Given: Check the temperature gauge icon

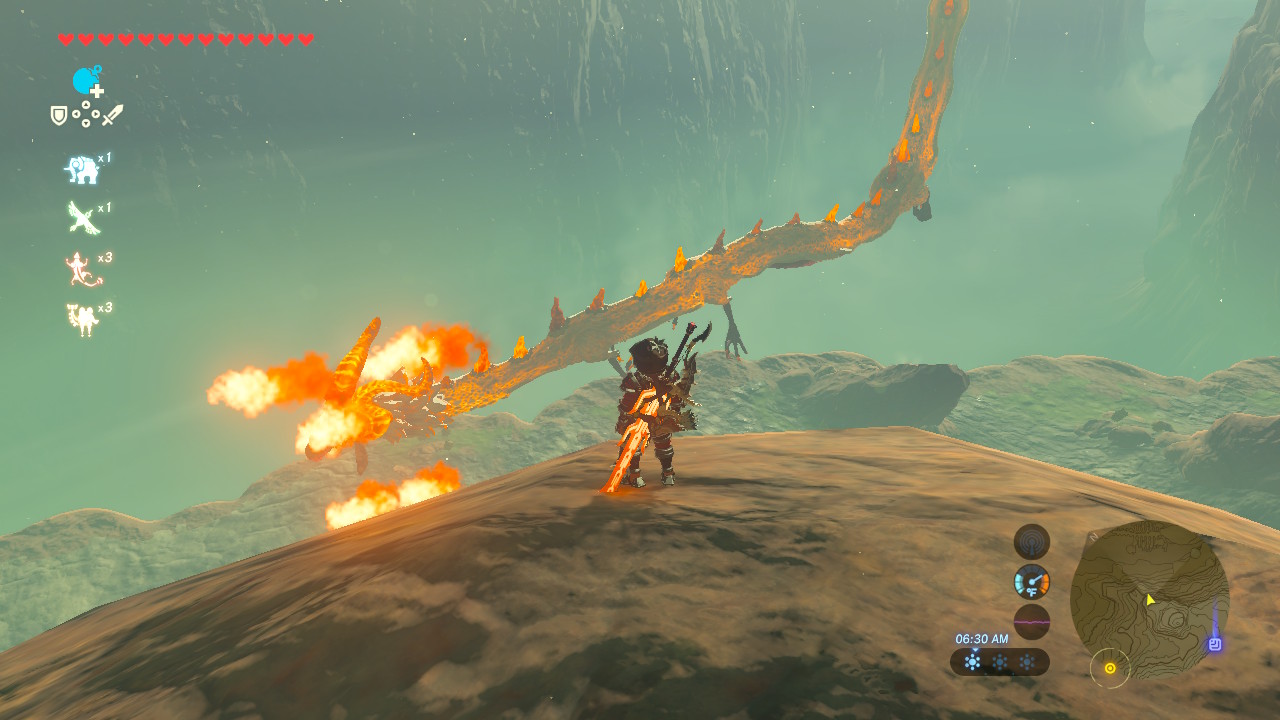Looking at the screenshot, I should click(1032, 581).
